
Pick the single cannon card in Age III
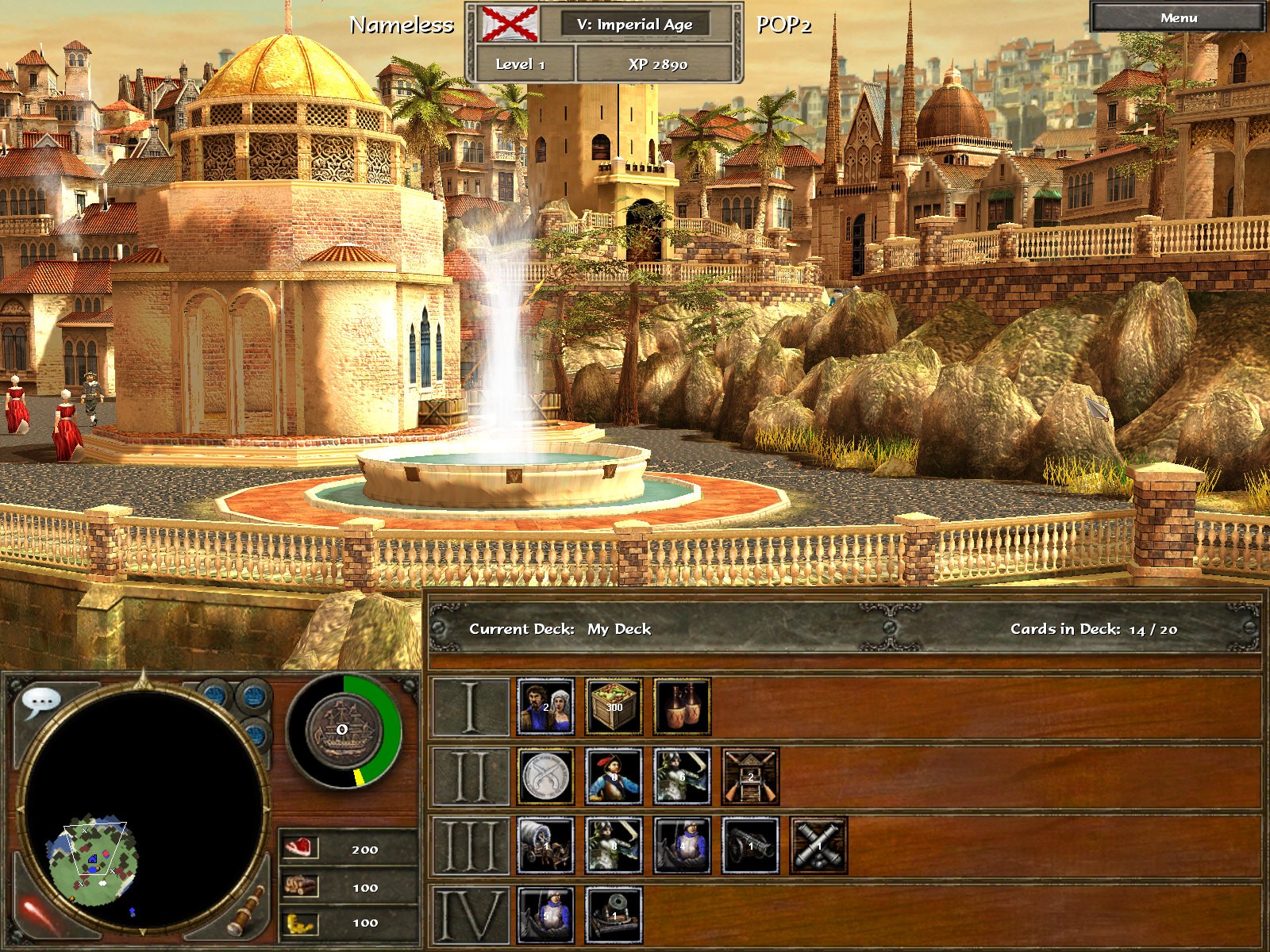click(750, 846)
